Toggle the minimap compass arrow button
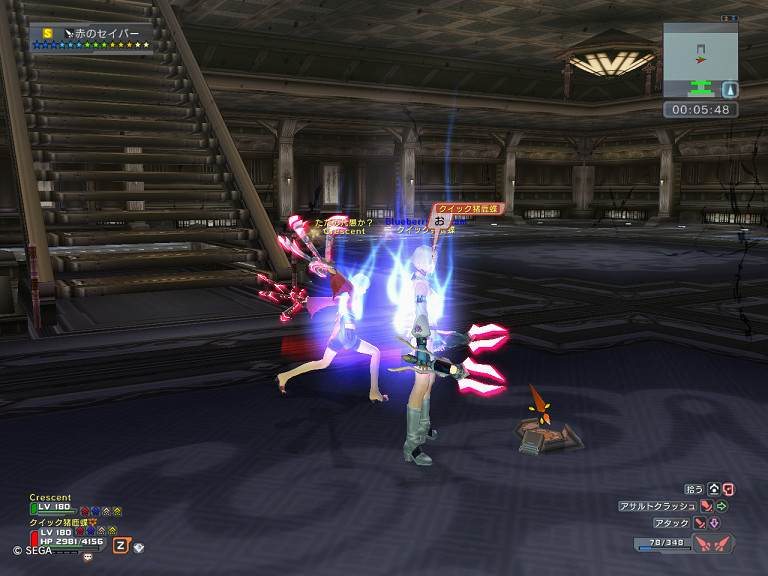The image size is (768, 576). click(730, 88)
